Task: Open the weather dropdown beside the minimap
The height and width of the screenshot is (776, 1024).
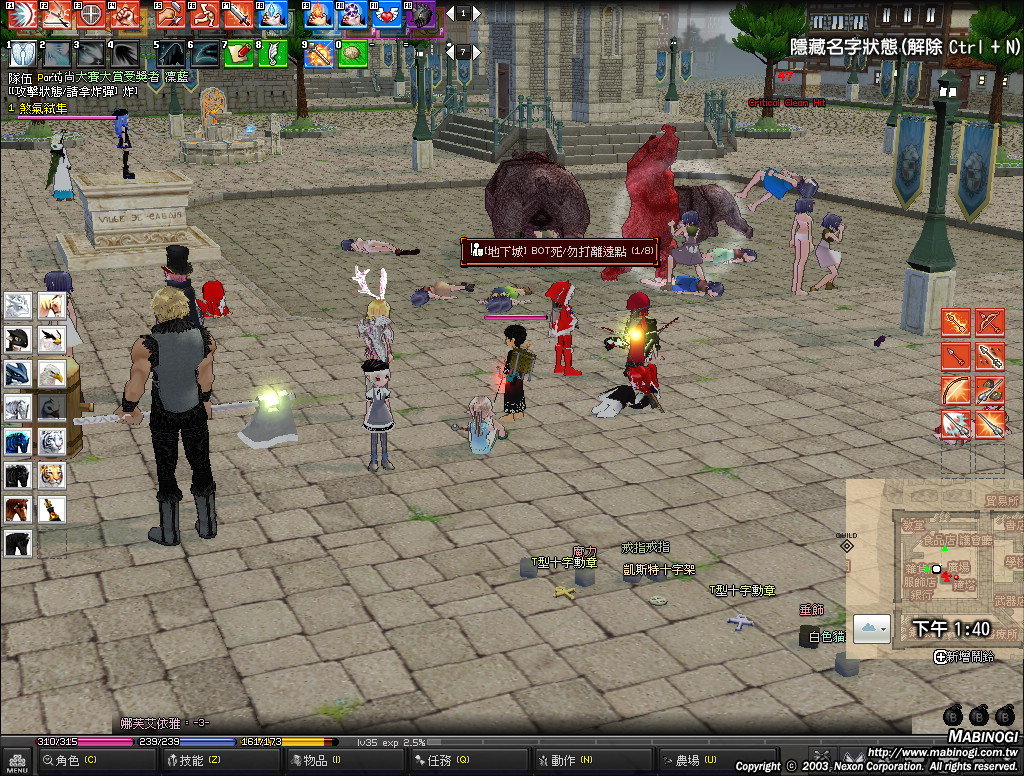Action: (871, 628)
